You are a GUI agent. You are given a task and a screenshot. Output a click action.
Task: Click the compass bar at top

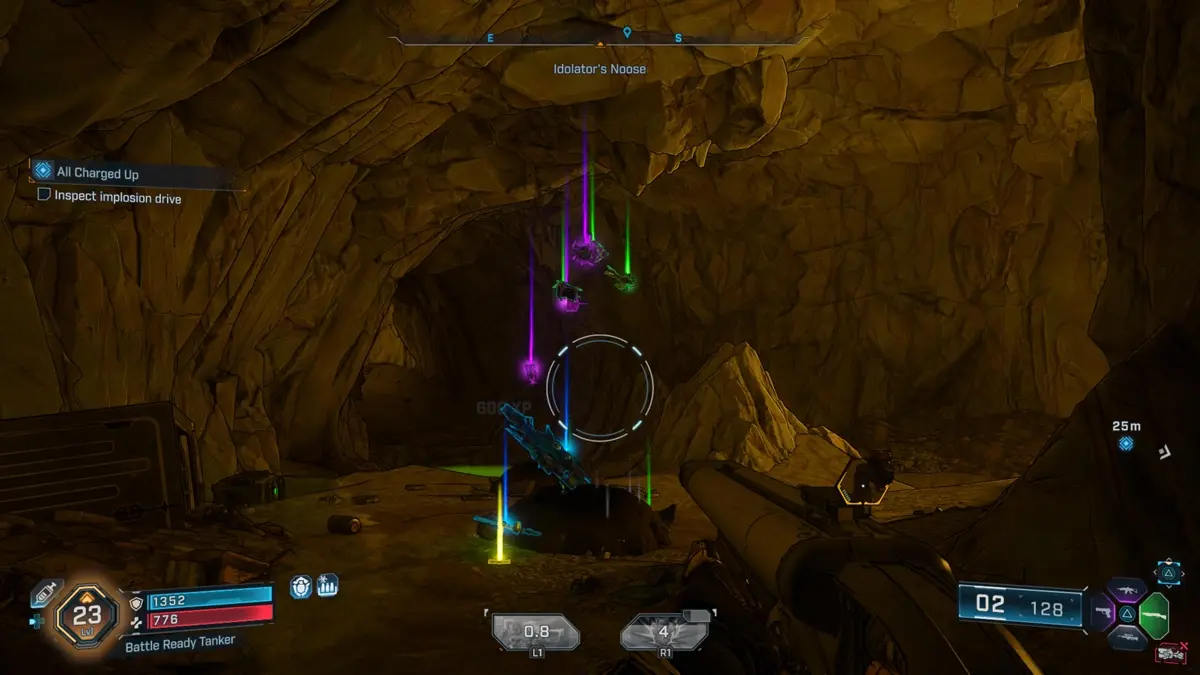coord(599,40)
